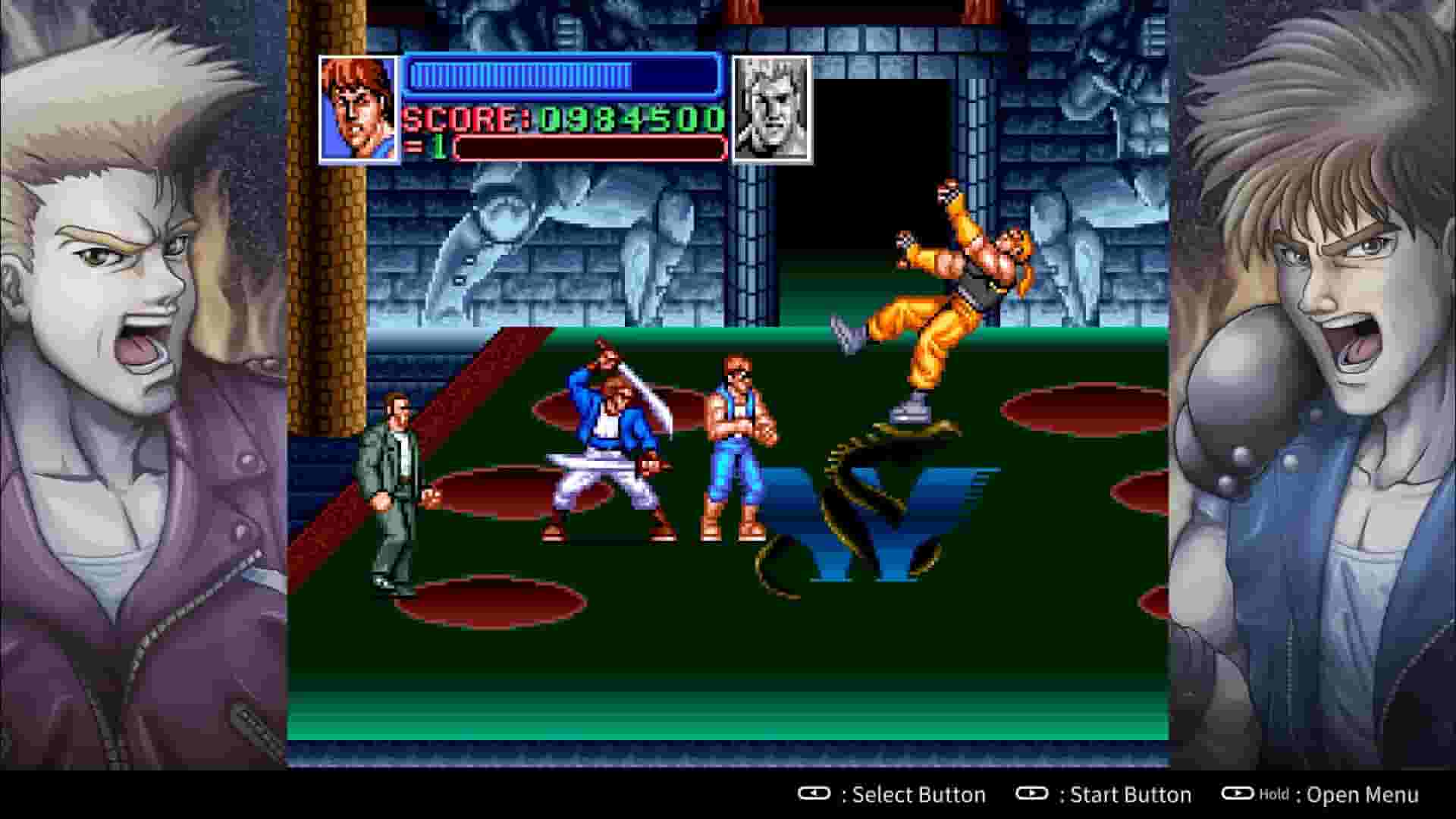Select the grayed-out Player 2 portrait
The image size is (1456, 819).
770,108
